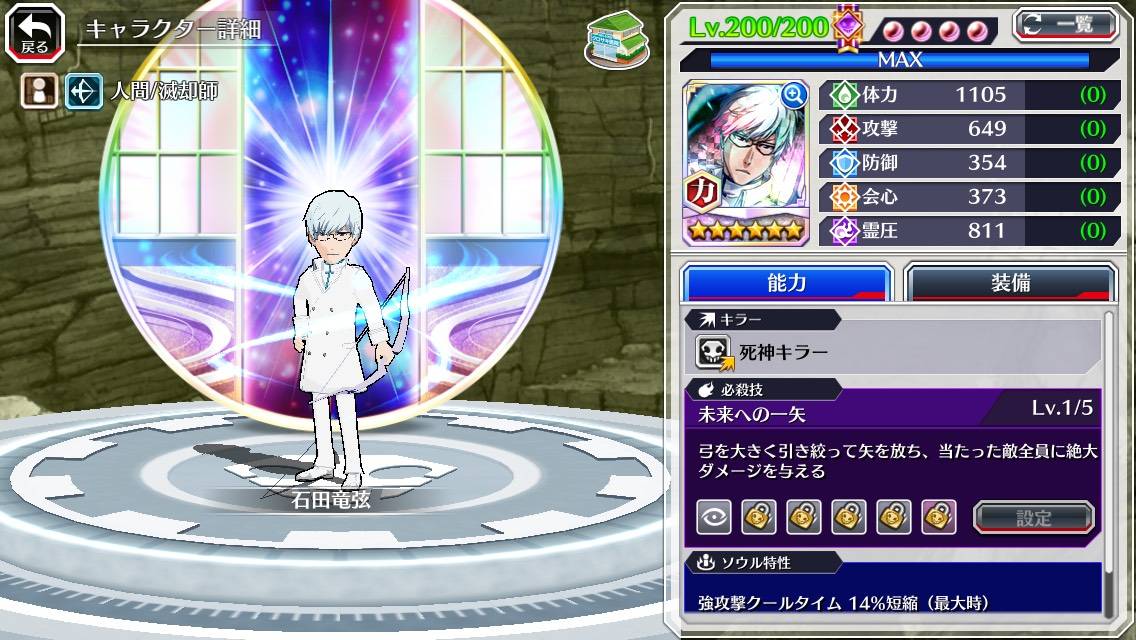
Task: Tap the purple gem level-limit icon
Action: [x=848, y=27]
